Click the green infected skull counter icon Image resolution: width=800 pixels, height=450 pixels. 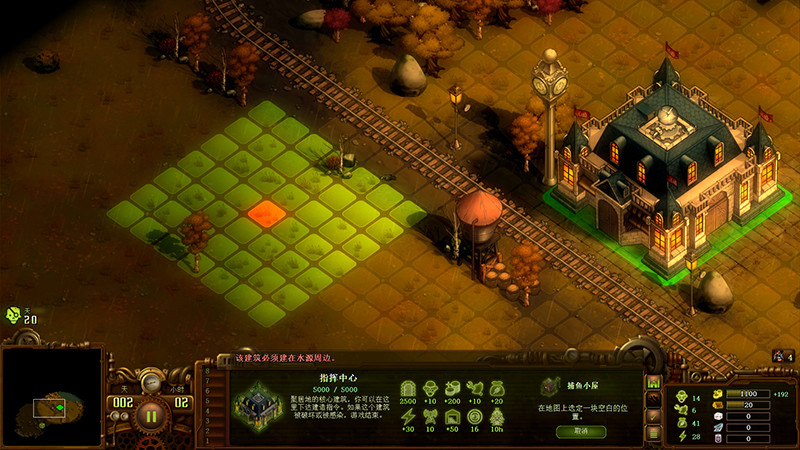pyautogui.click(x=15, y=313)
